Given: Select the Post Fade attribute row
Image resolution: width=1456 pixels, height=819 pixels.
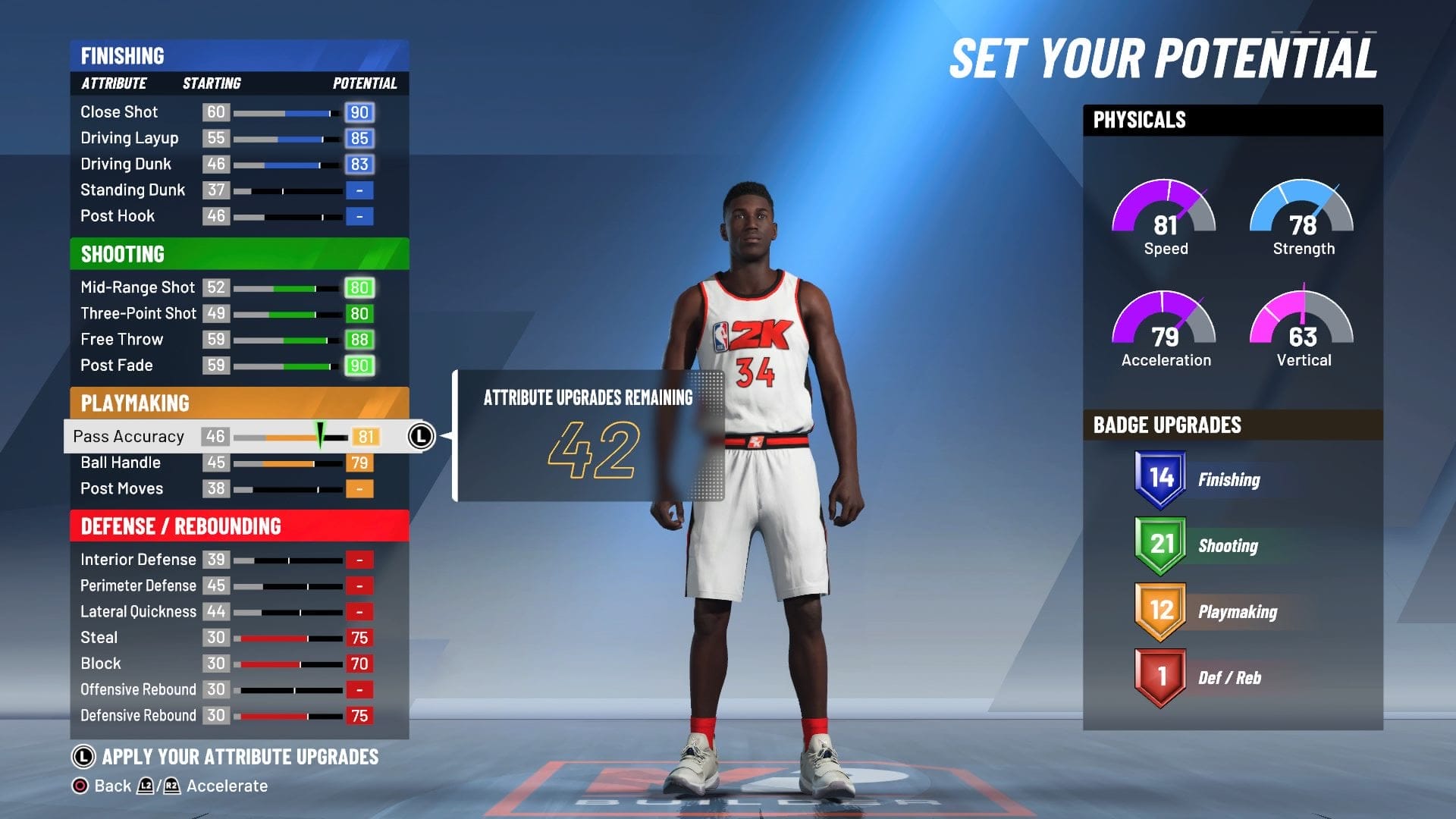Looking at the screenshot, I should coord(227,366).
